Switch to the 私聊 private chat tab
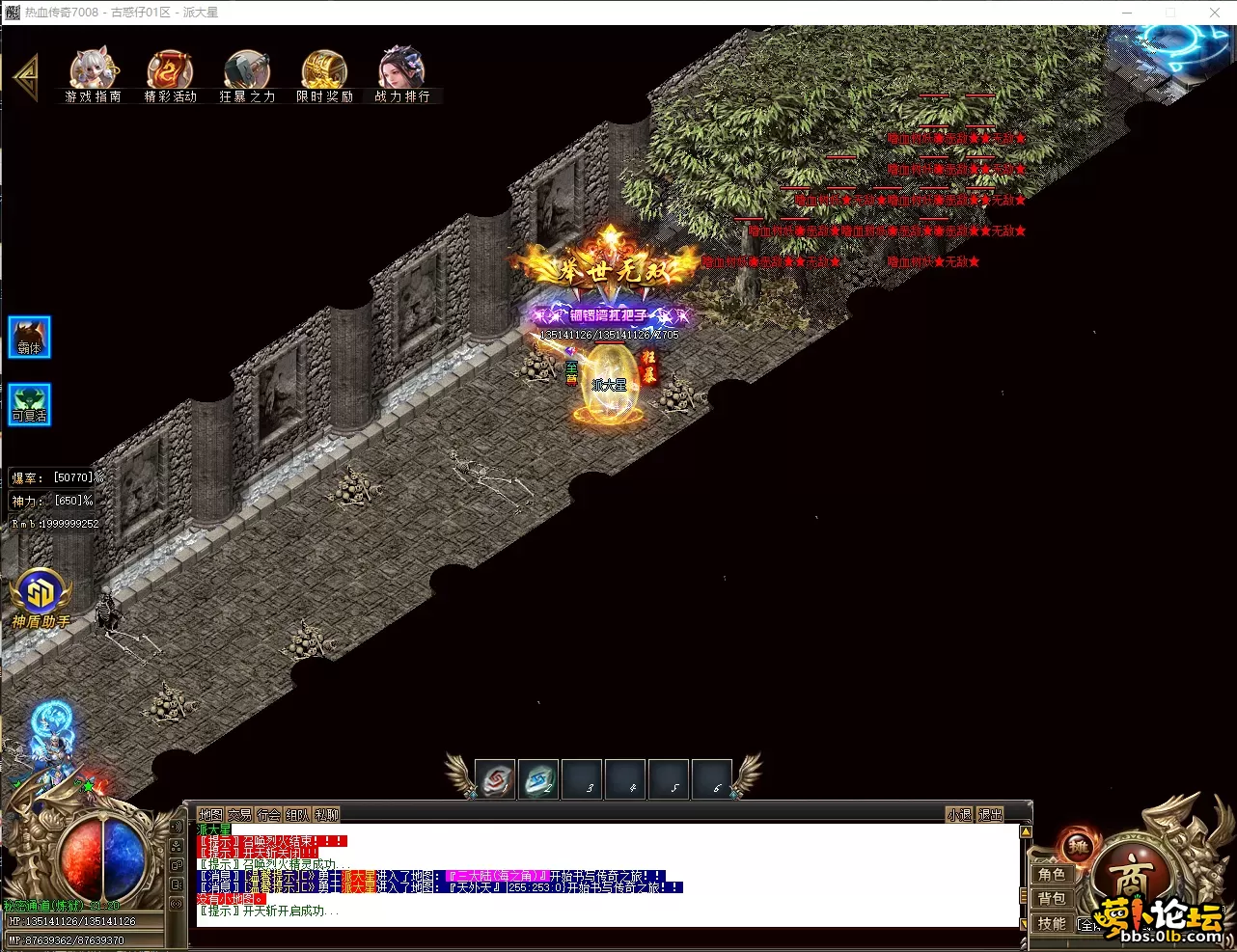The width and height of the screenshot is (1237, 952). tap(327, 815)
